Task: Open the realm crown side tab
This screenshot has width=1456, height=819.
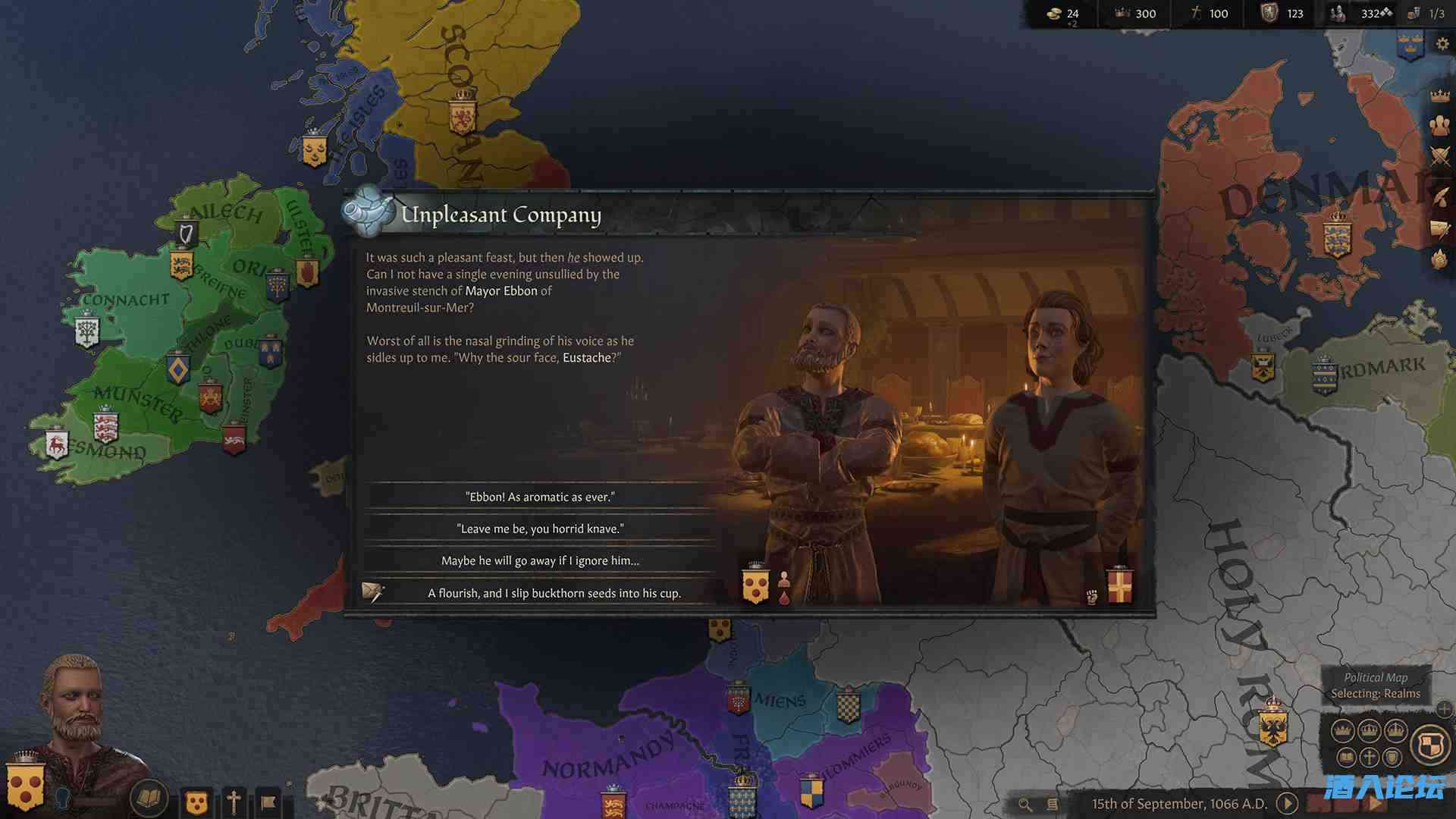Action: click(x=1439, y=95)
